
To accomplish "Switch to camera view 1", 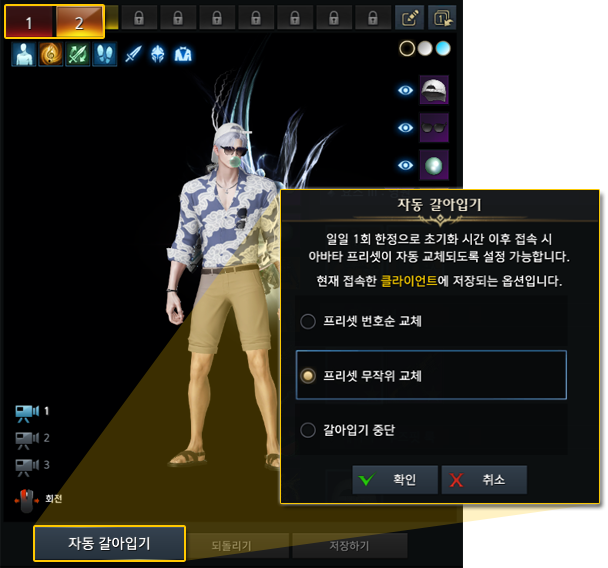I will 28,411.
